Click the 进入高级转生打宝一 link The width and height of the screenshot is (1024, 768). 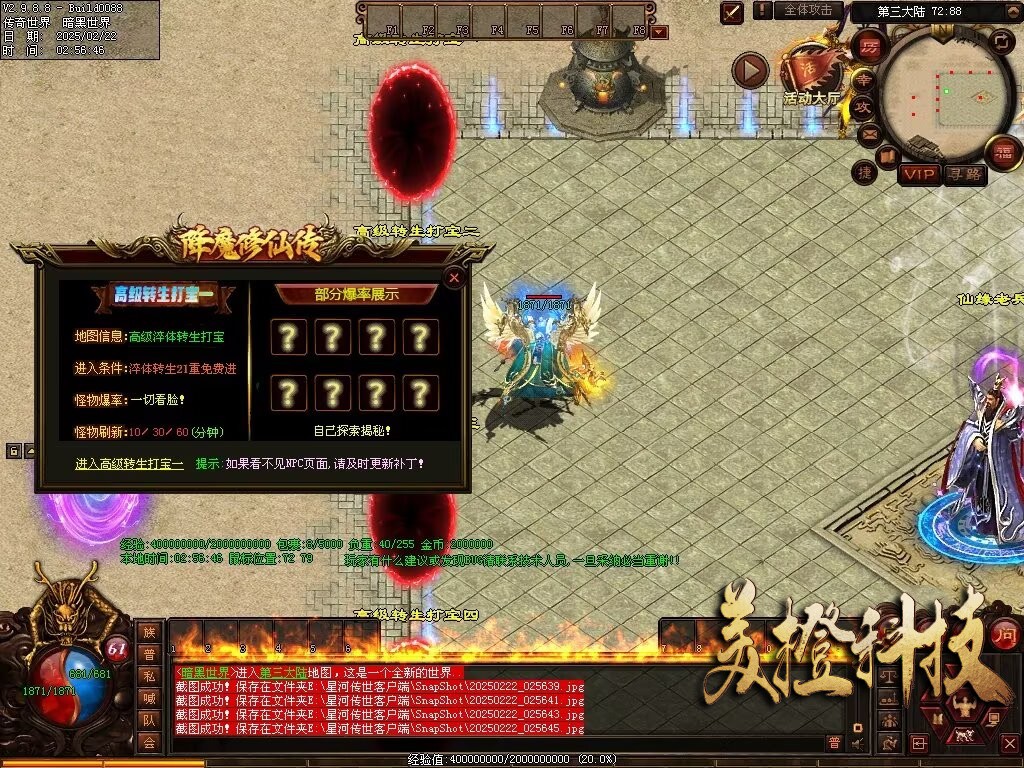tap(130, 464)
